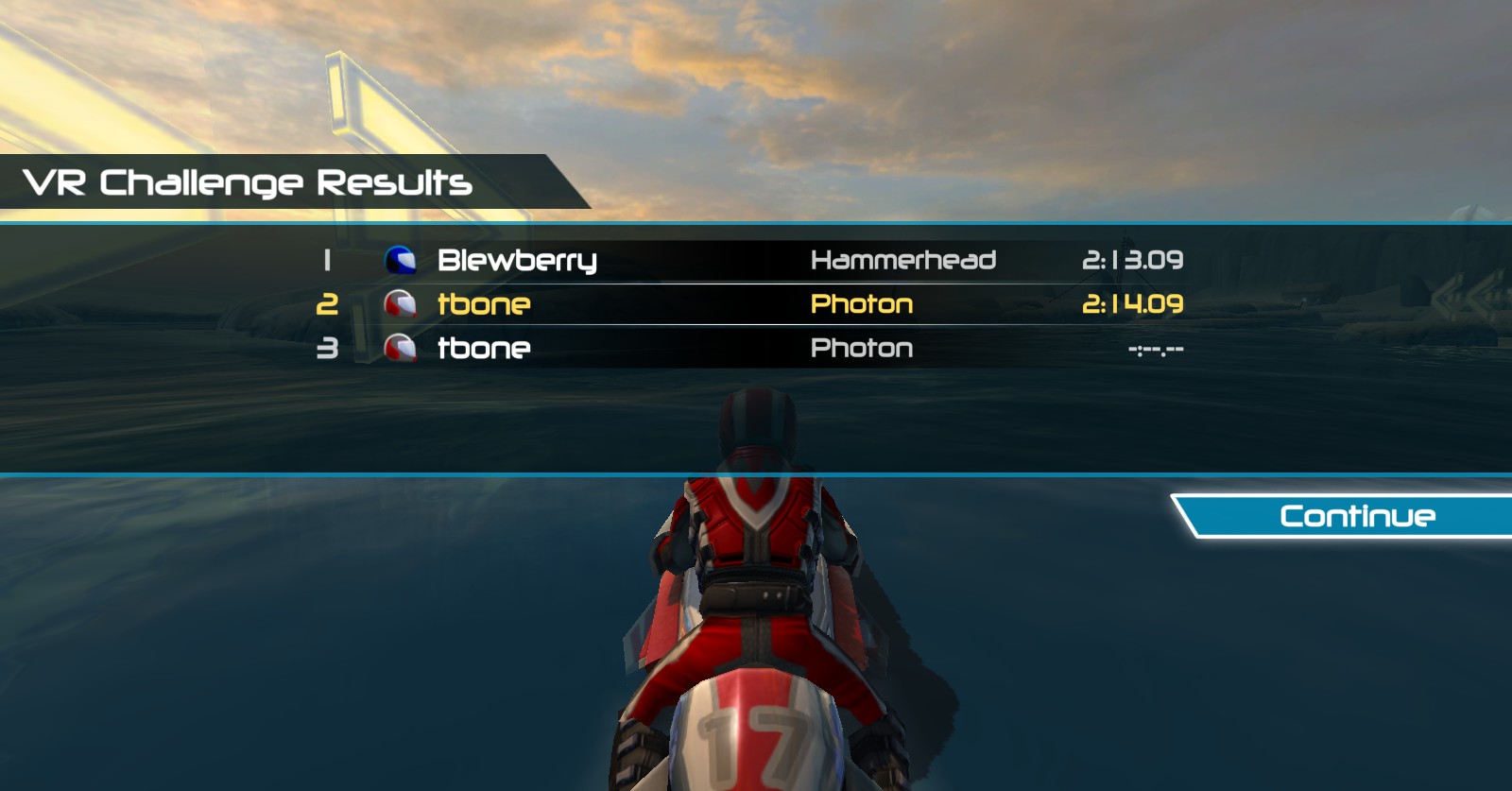Expand Blewberry's Hammerhead vehicle entry
The width and height of the screenshot is (1512, 791).
pos(903,260)
